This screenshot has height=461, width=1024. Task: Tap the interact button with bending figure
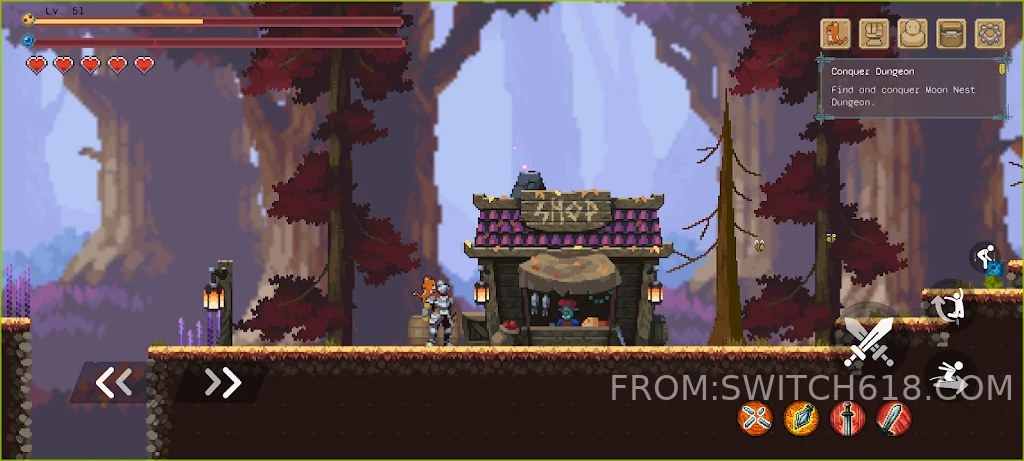(x=986, y=257)
